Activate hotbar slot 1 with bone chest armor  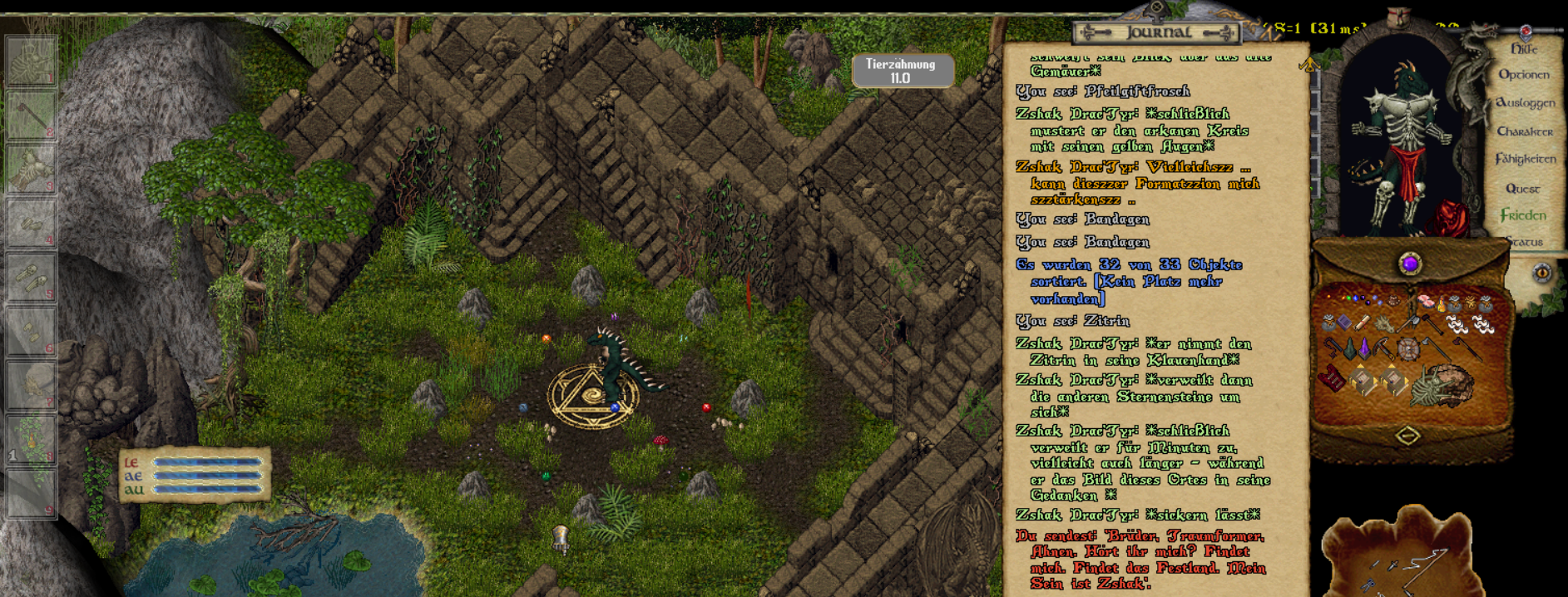[x=32, y=61]
